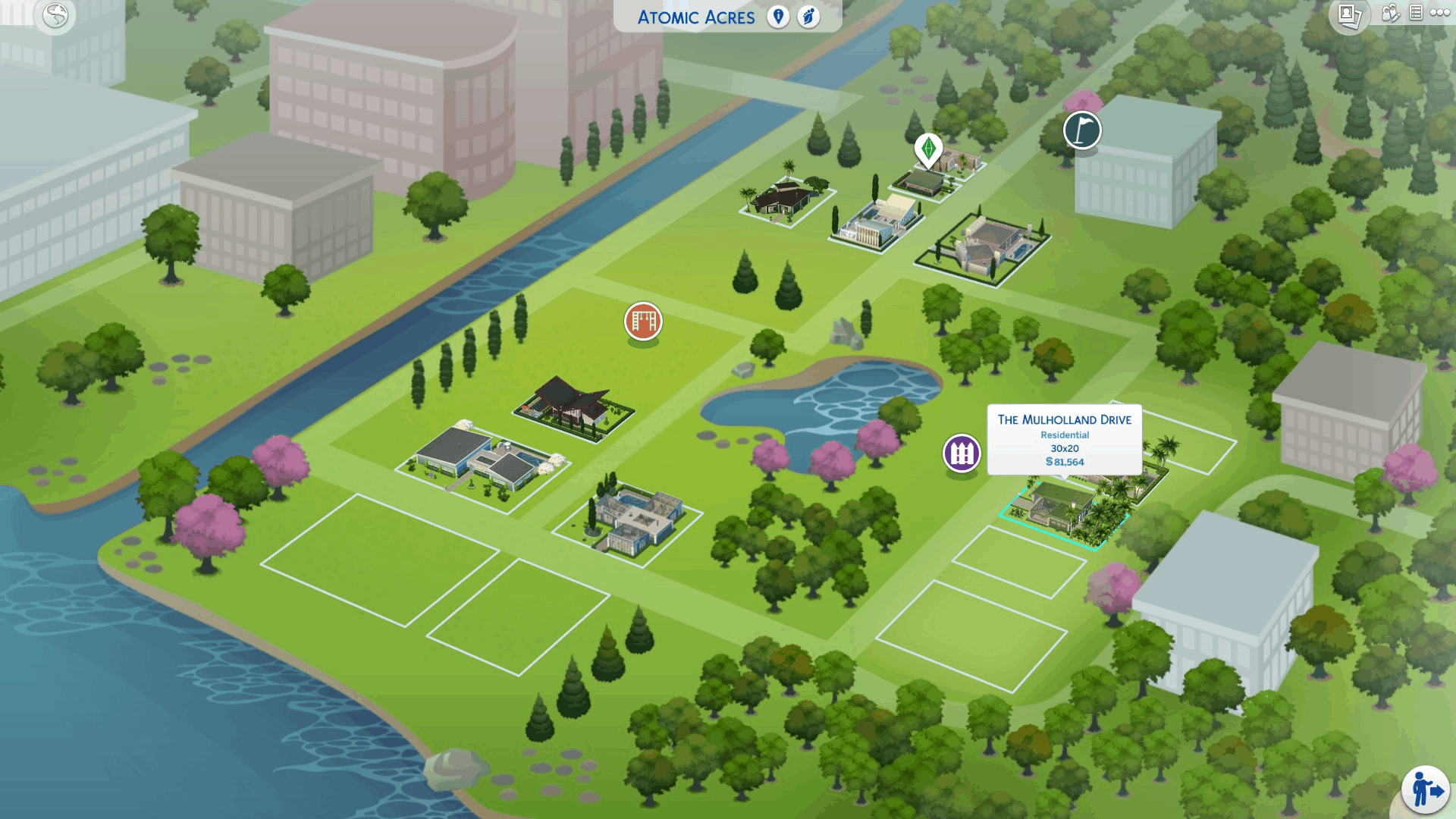
Task: Select the golf flag venue marker
Action: click(x=1082, y=130)
